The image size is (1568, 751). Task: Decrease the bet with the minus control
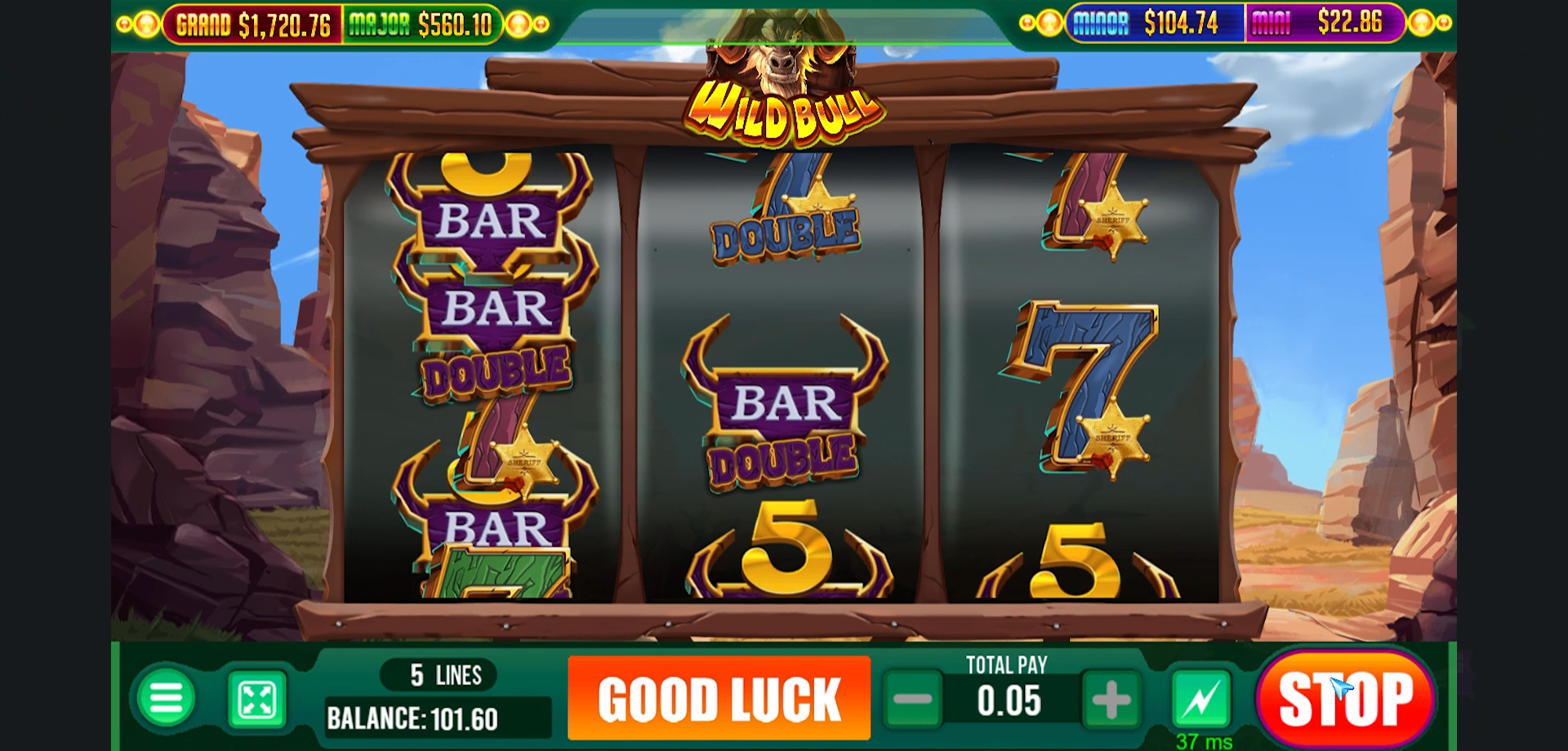tap(915, 698)
